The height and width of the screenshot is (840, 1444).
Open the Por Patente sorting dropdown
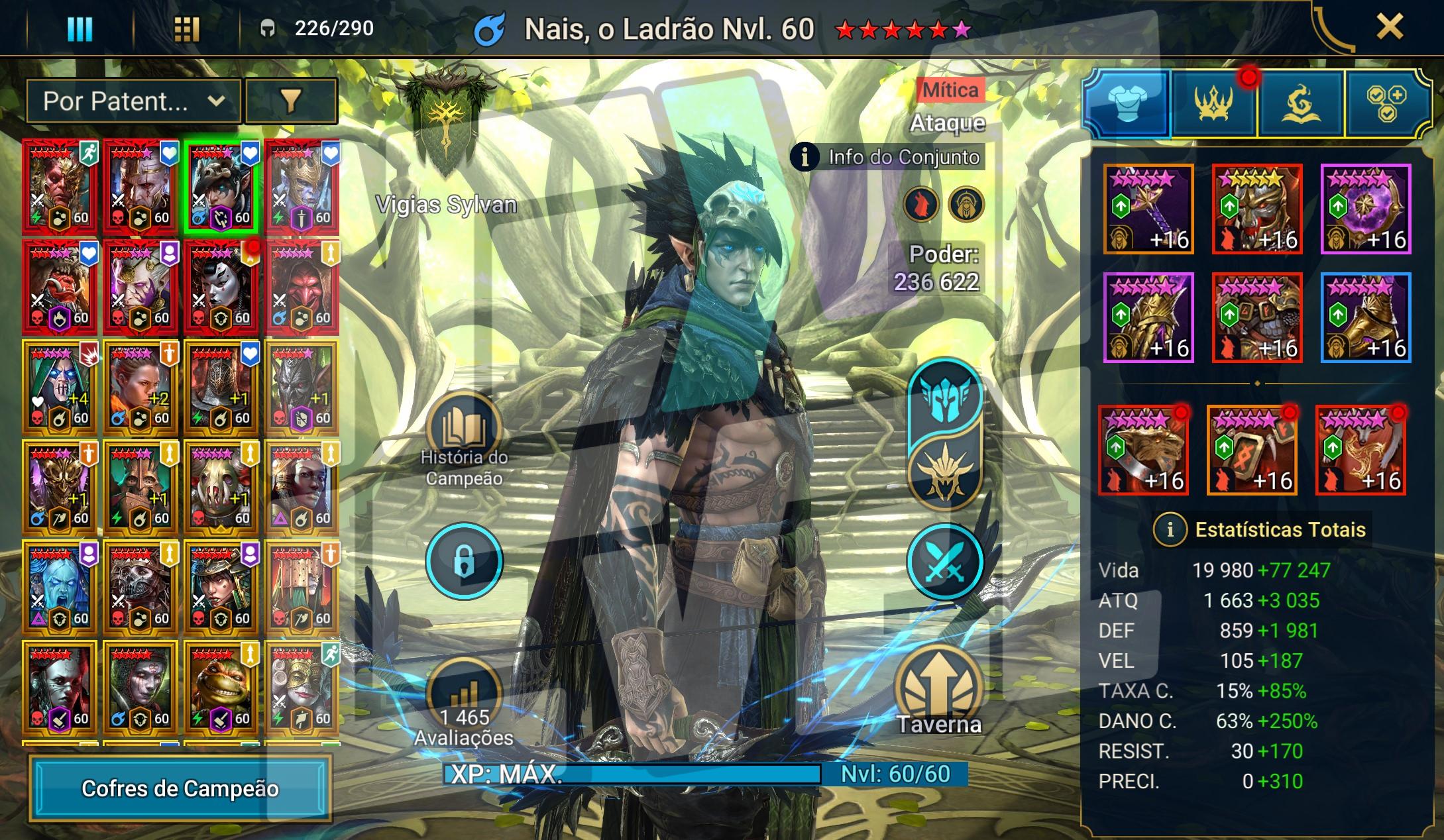[133, 101]
